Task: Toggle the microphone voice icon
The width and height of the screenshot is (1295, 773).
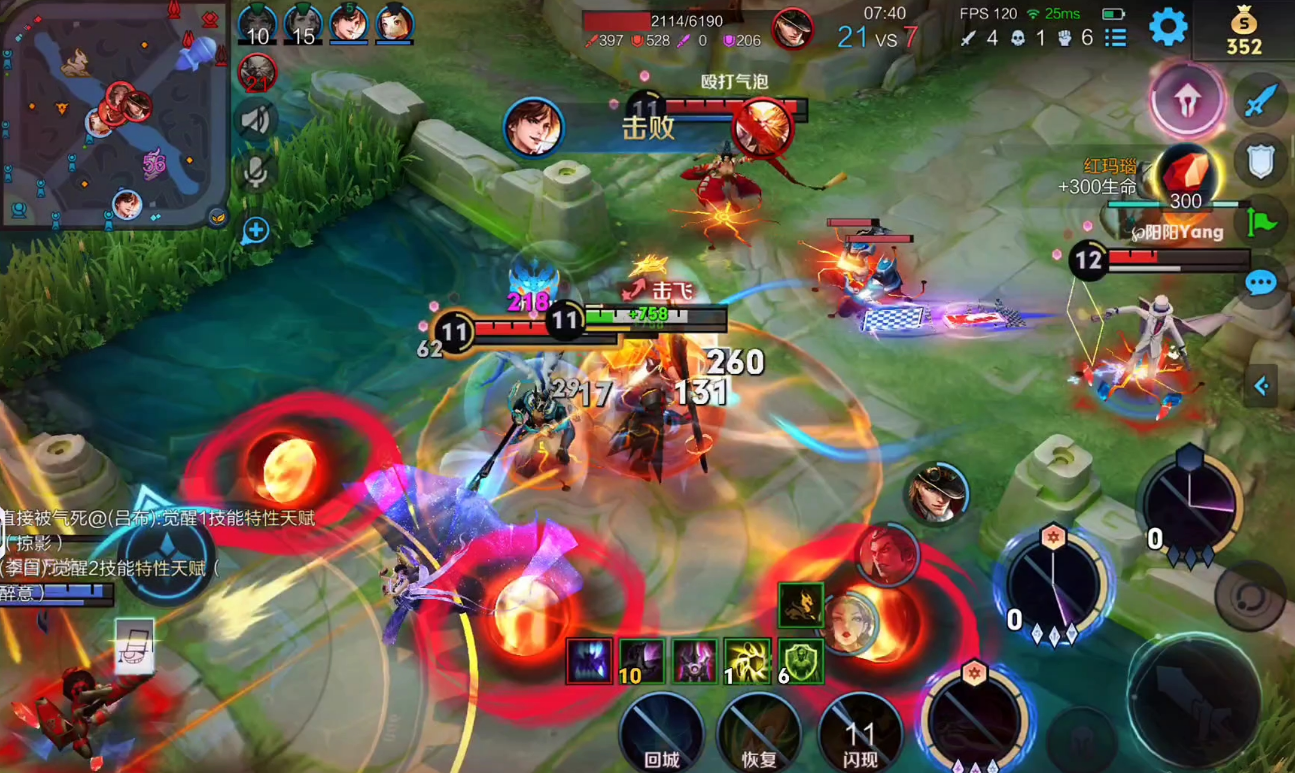Action: 256,173
